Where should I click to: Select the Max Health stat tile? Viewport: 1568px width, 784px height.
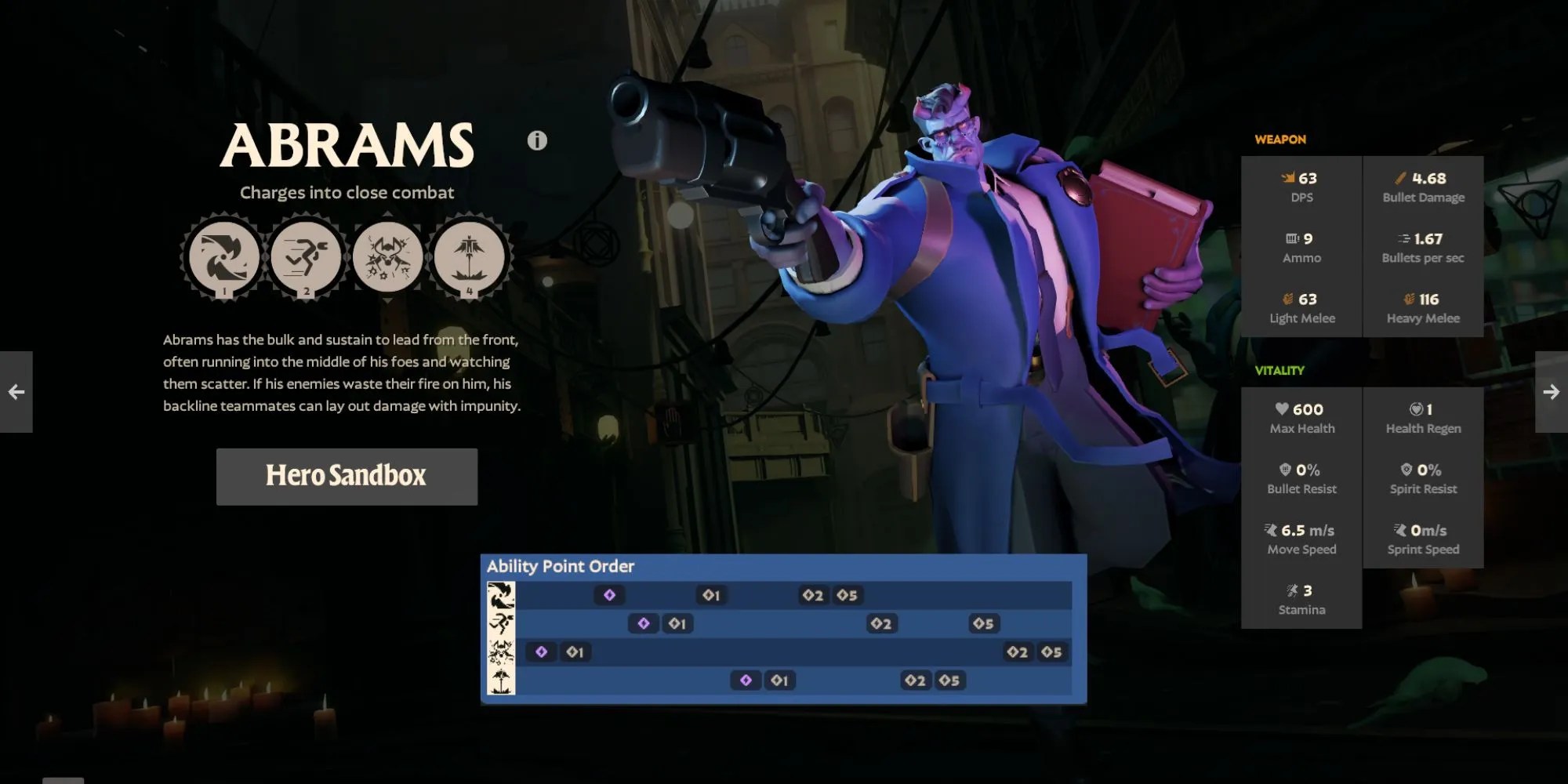tap(1301, 418)
